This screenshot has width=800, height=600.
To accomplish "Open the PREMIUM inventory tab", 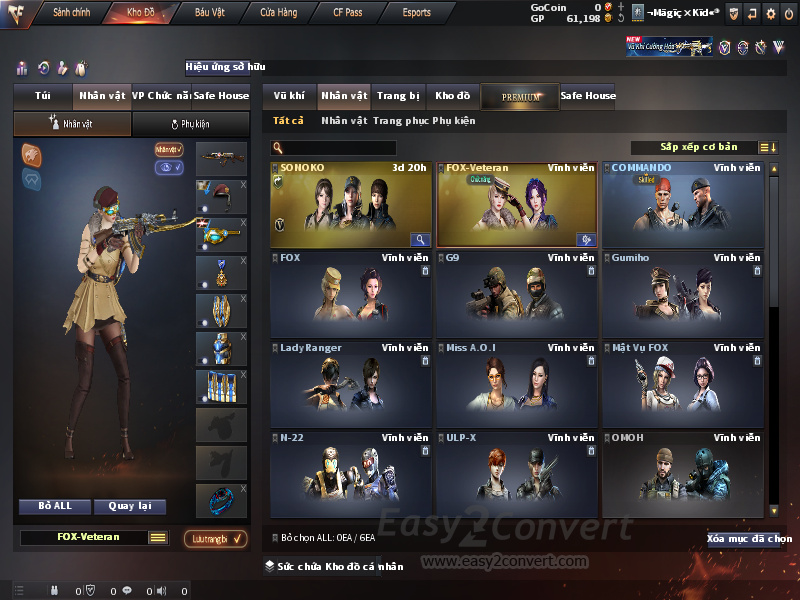I will pos(520,97).
